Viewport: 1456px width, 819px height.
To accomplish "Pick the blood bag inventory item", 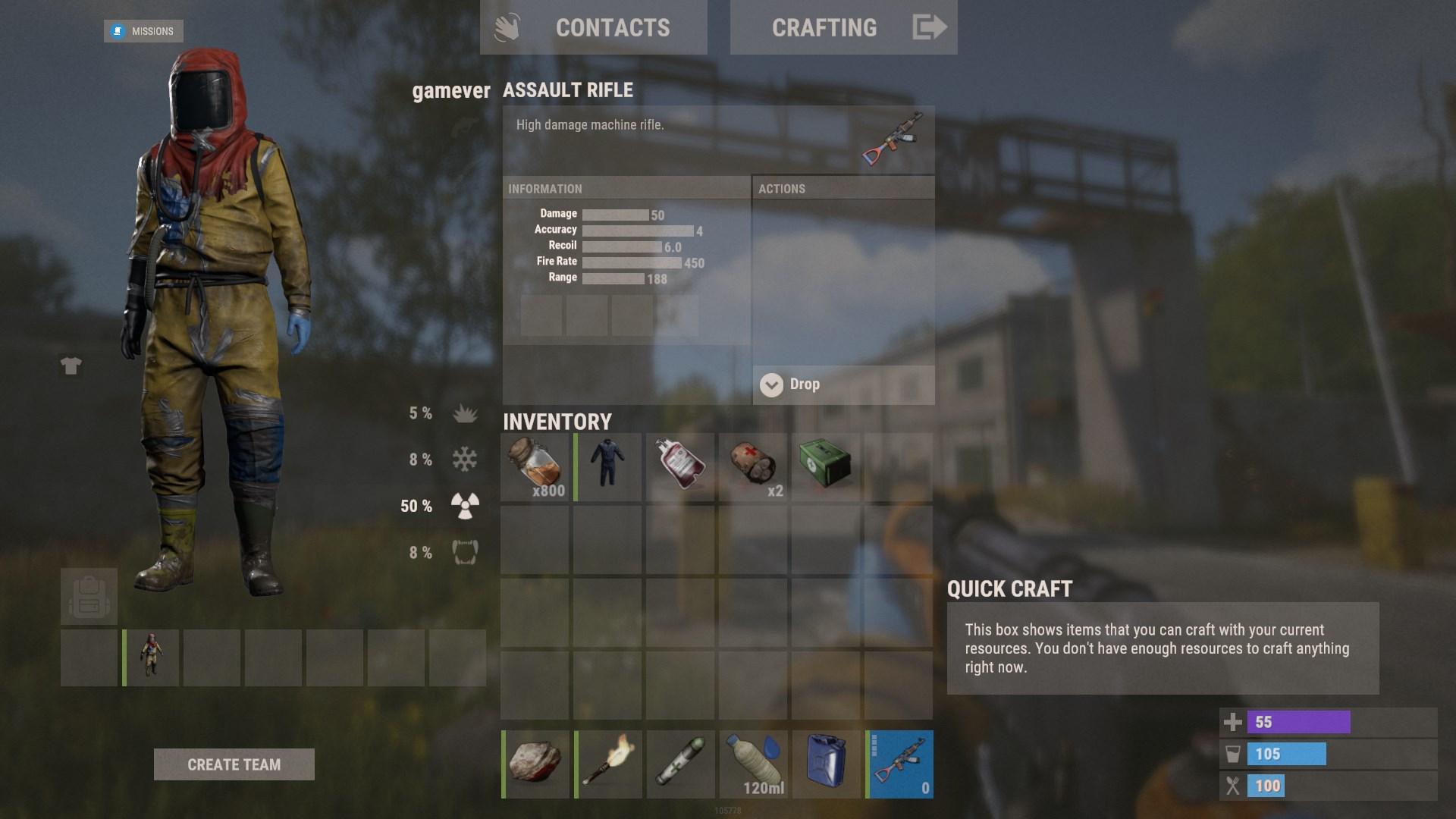I will tap(680, 467).
